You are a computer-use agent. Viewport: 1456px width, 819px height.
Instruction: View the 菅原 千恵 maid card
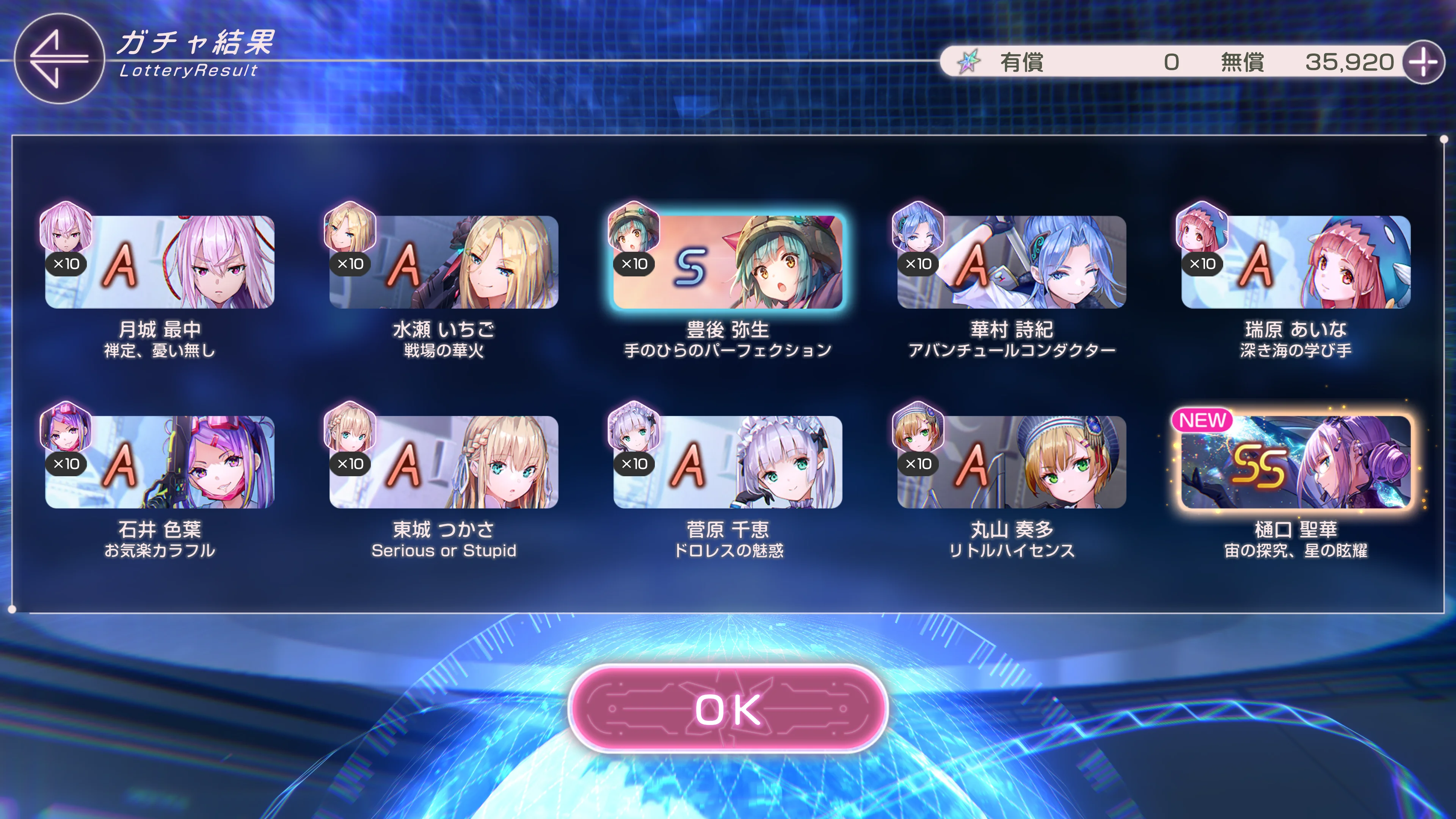coord(728,462)
